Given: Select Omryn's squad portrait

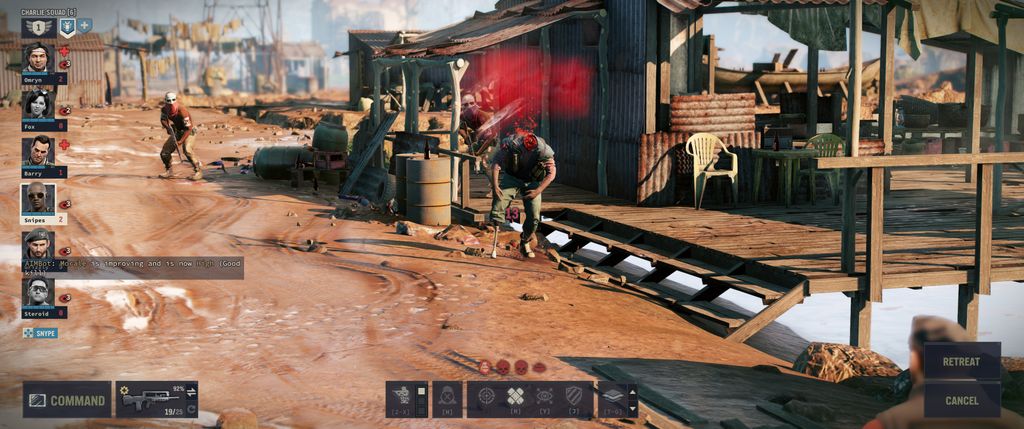Looking at the screenshot, I should tap(38, 58).
